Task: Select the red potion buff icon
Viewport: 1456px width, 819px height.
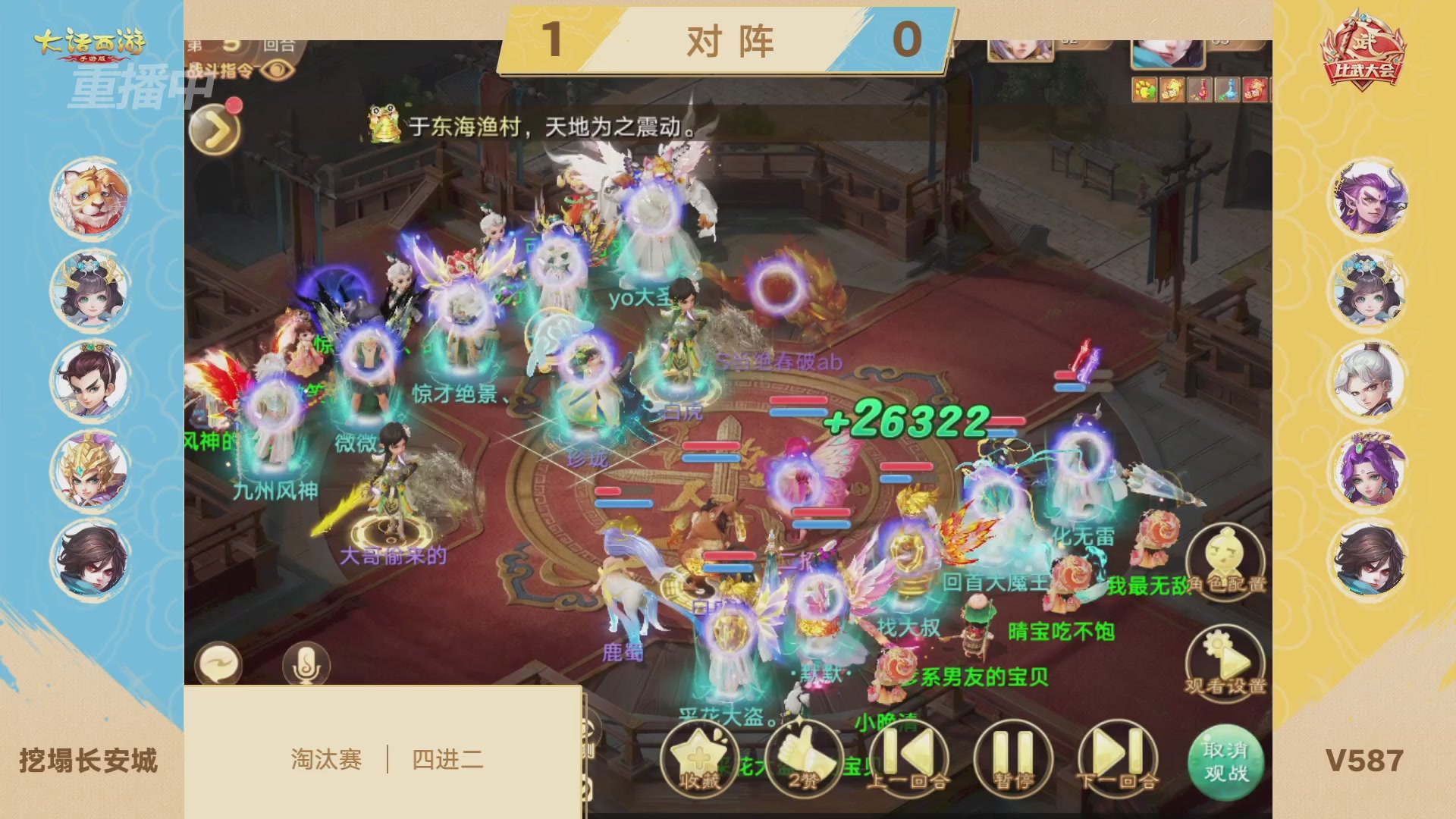Action: pyautogui.click(x=1200, y=89)
